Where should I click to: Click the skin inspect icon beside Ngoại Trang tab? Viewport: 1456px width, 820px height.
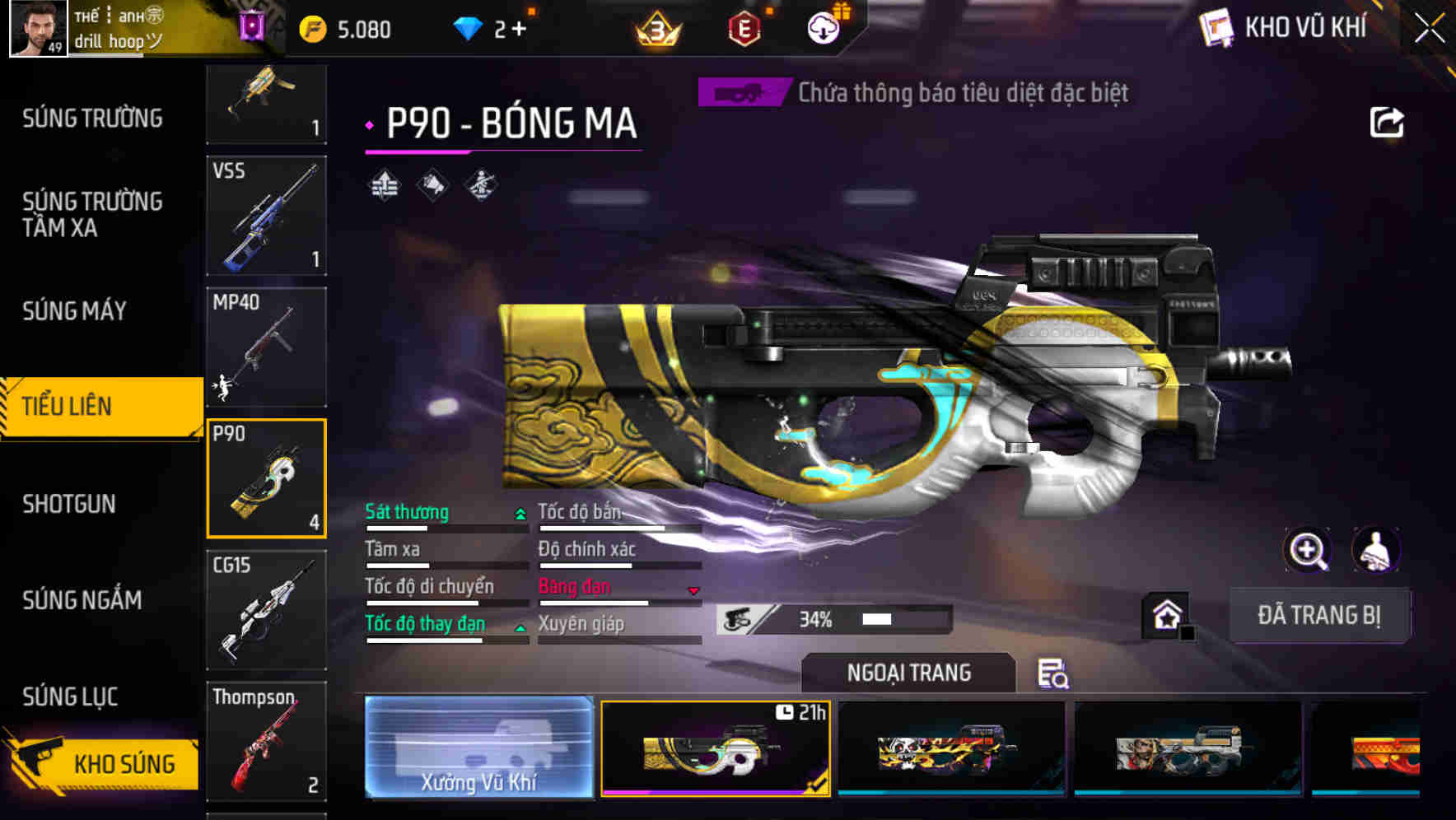pos(1057,675)
